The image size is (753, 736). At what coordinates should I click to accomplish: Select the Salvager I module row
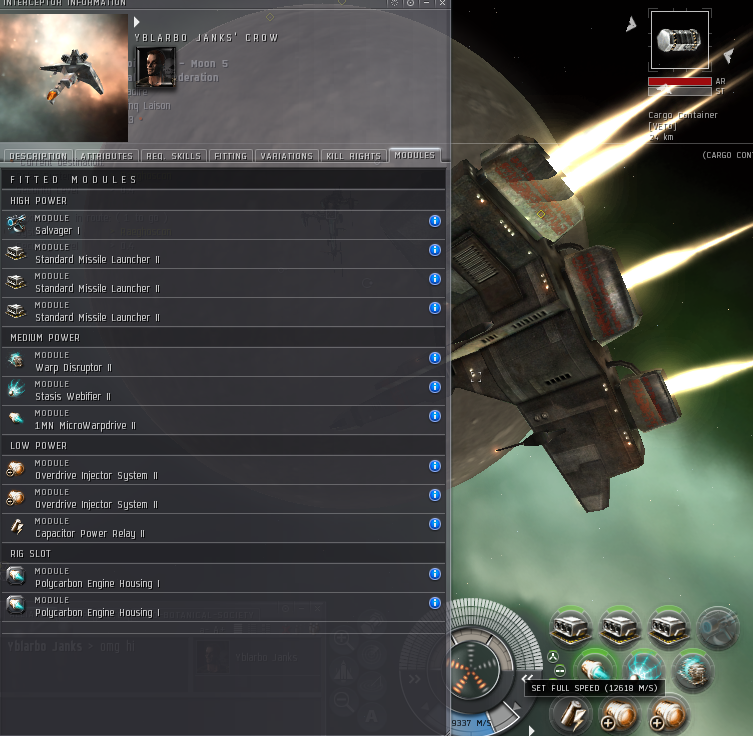coord(200,225)
